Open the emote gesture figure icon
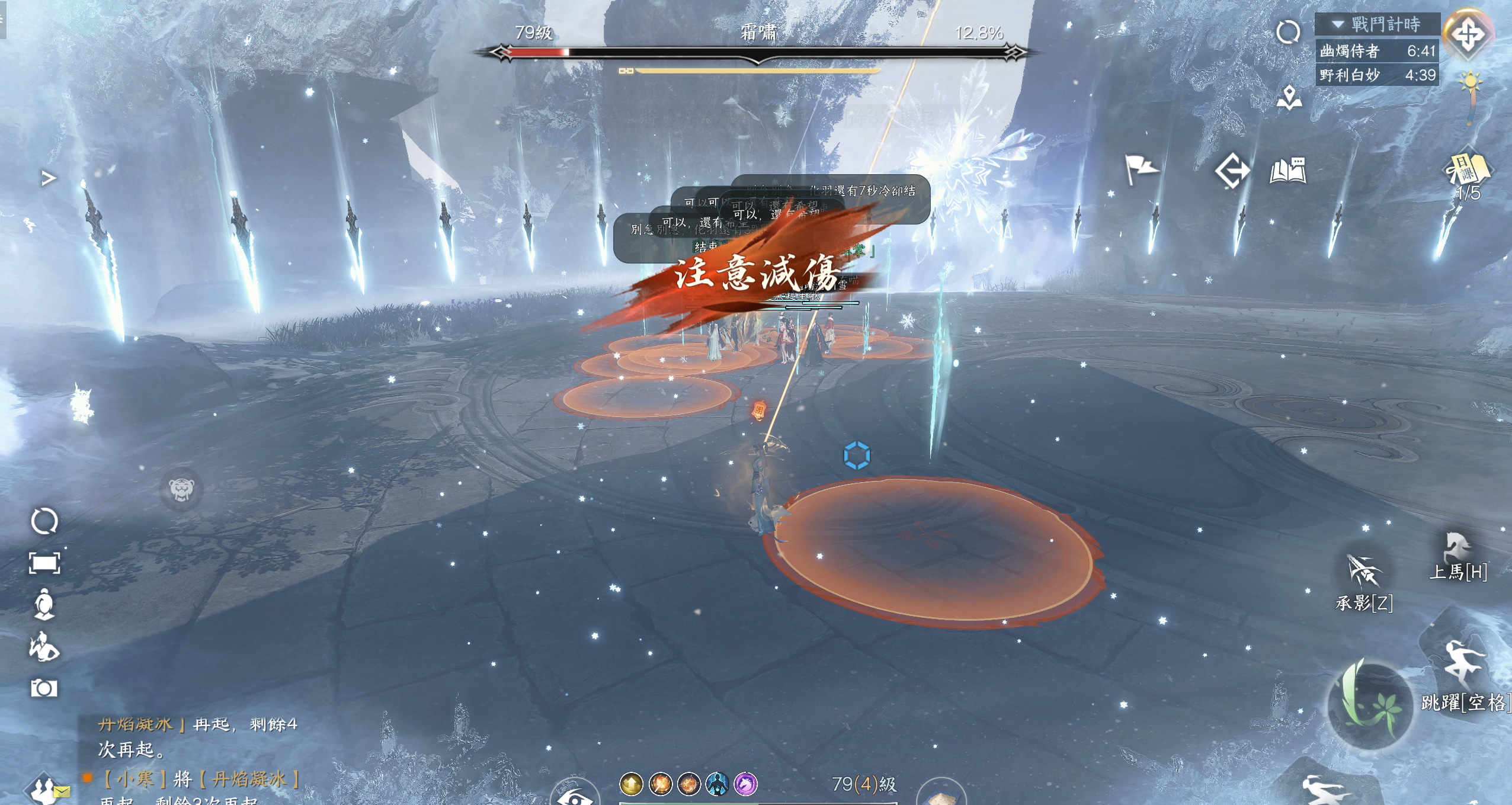This screenshot has height=805, width=1512. [44, 646]
